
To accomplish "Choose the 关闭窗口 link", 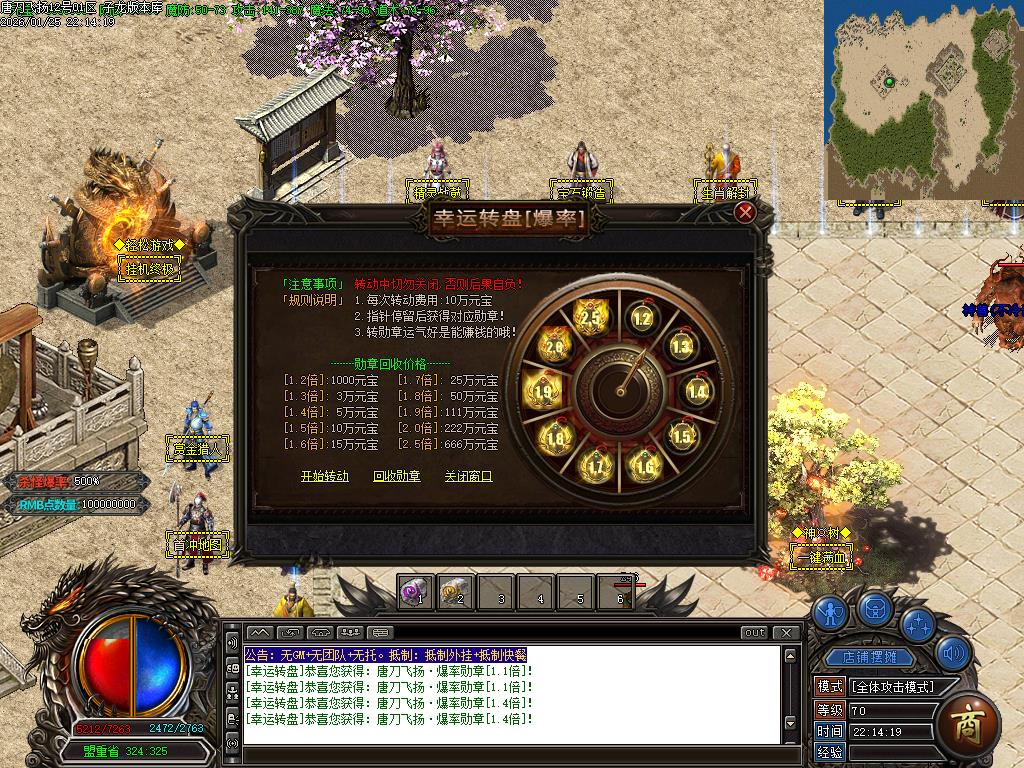I will click(x=469, y=476).
